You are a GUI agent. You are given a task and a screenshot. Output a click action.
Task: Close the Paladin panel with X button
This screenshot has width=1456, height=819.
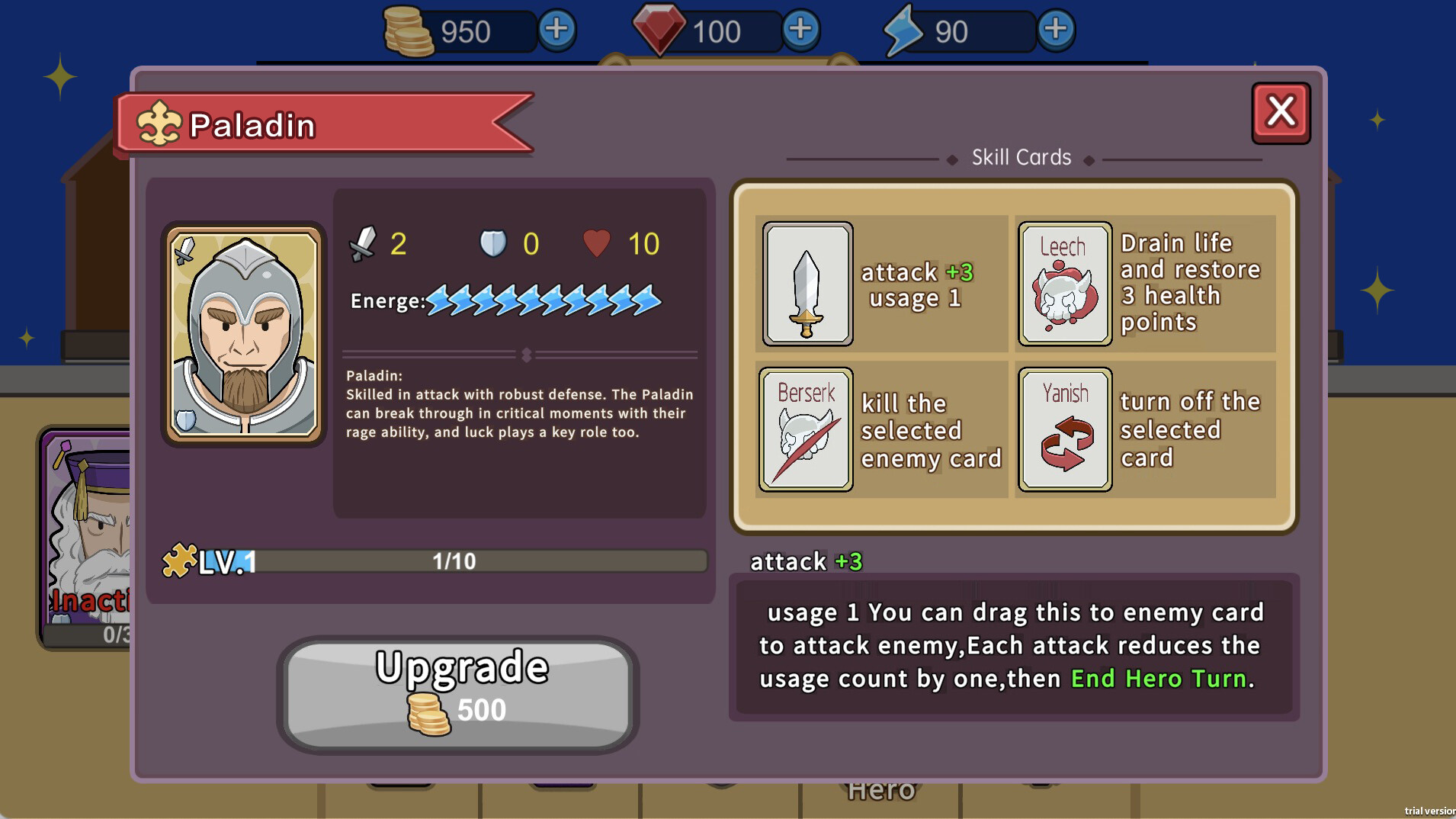point(1281,111)
